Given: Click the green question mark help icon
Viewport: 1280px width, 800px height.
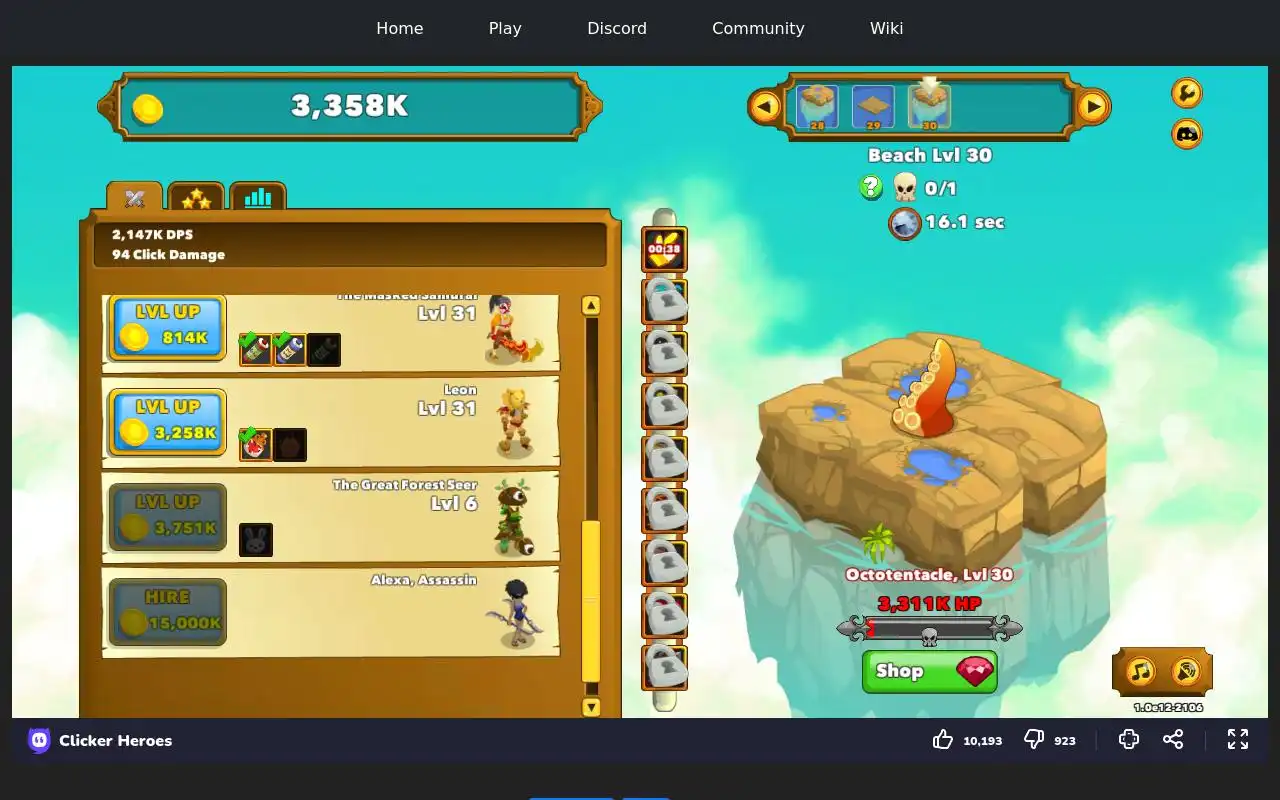Looking at the screenshot, I should pos(871,187).
